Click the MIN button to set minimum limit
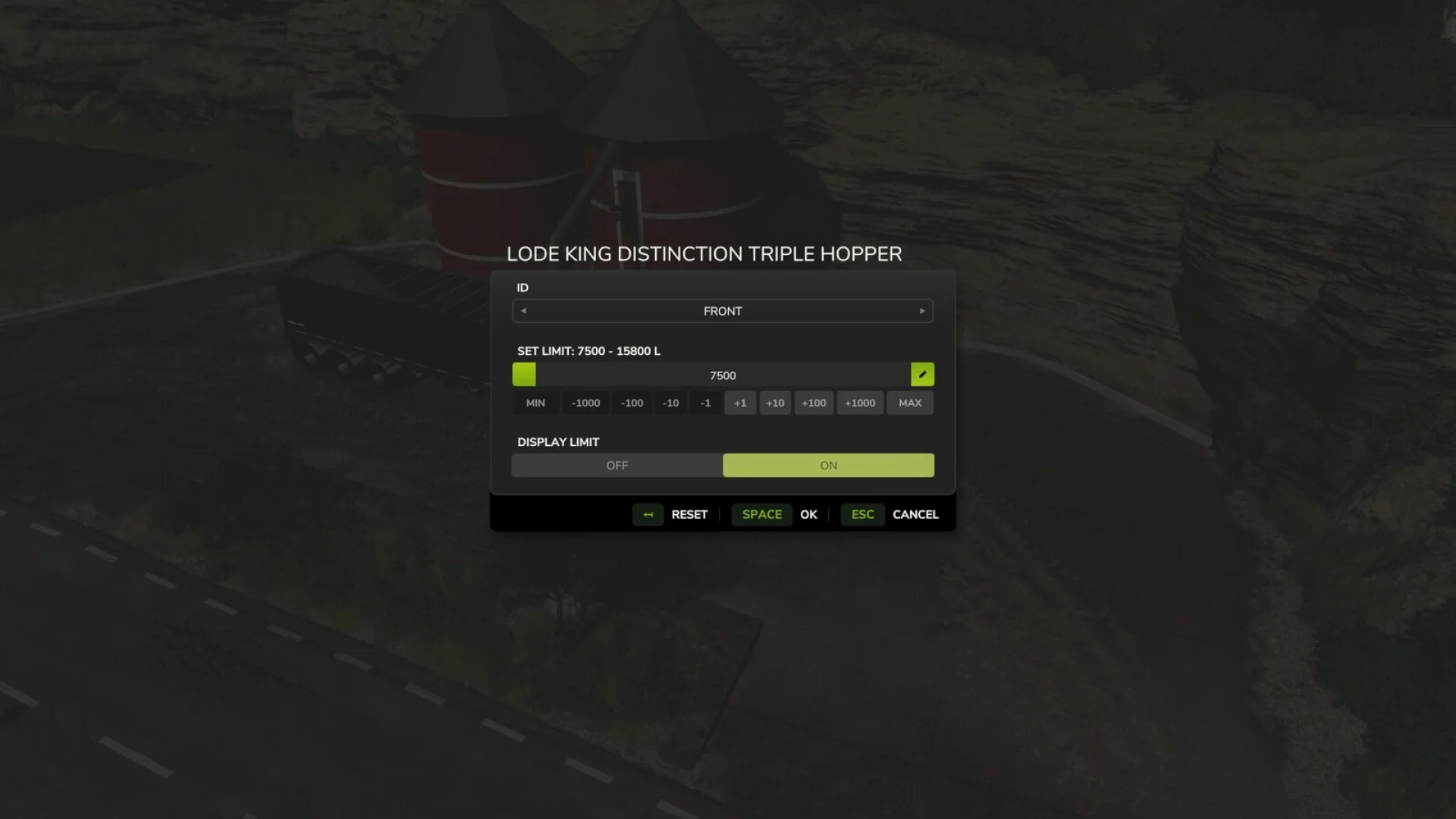1456x819 pixels. (535, 403)
